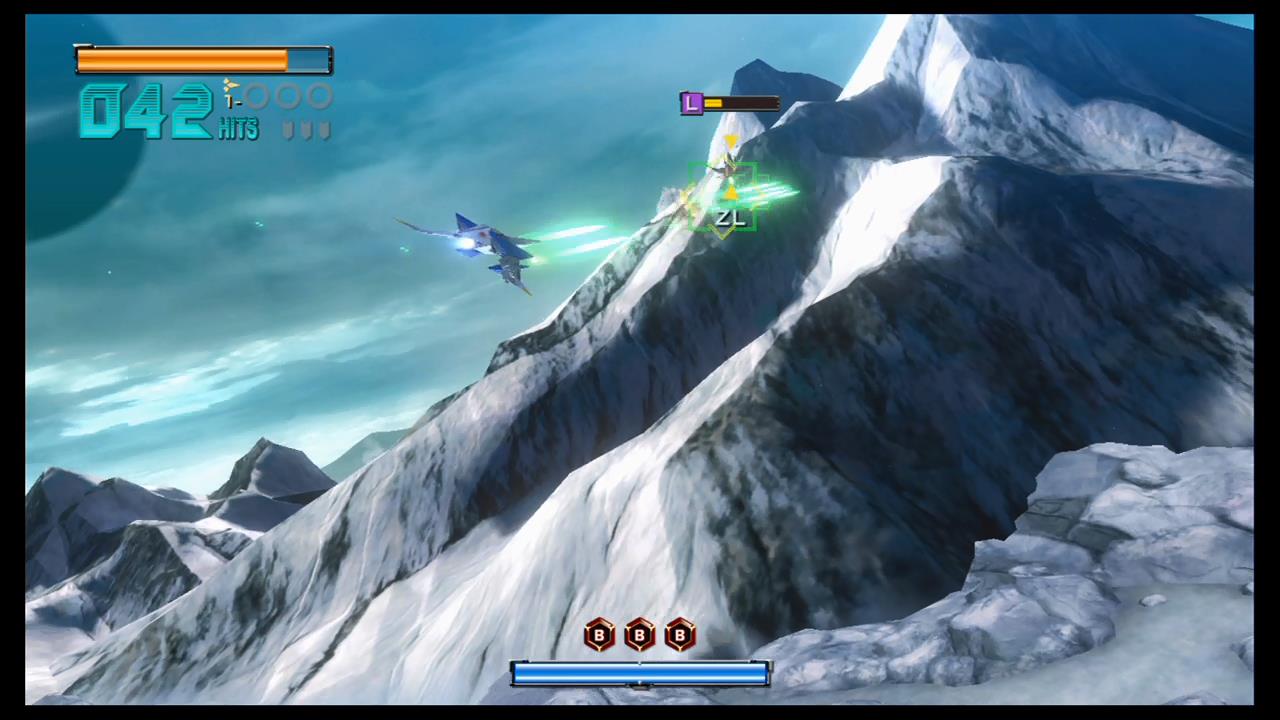The height and width of the screenshot is (720, 1280).
Task: Click the middle grey medal ring
Action: click(288, 98)
